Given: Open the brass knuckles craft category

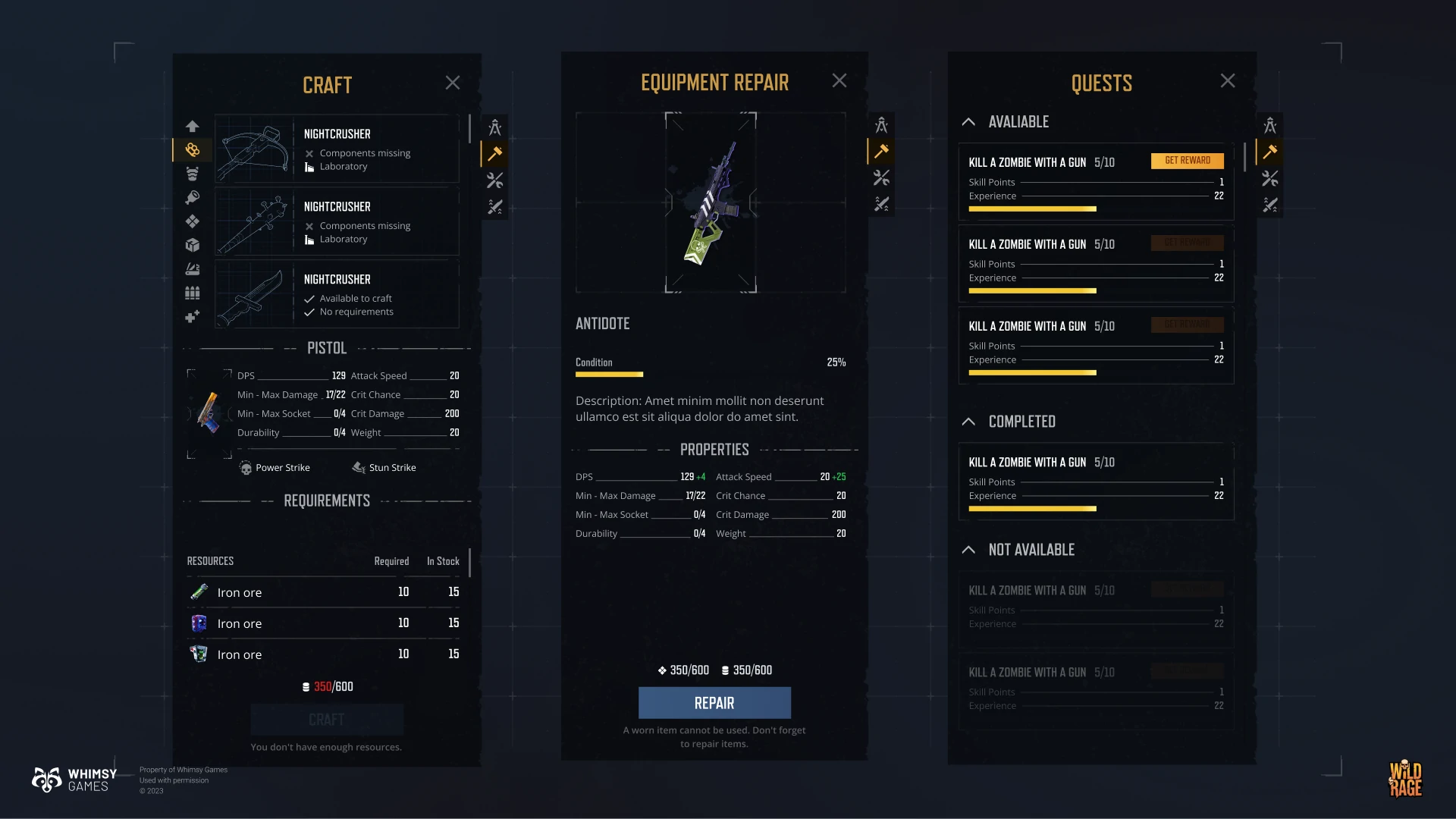Looking at the screenshot, I should tap(193, 150).
